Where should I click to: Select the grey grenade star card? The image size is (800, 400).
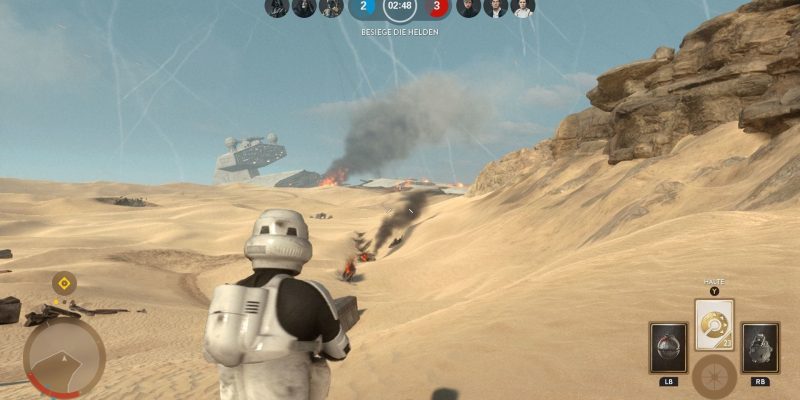tap(760, 347)
